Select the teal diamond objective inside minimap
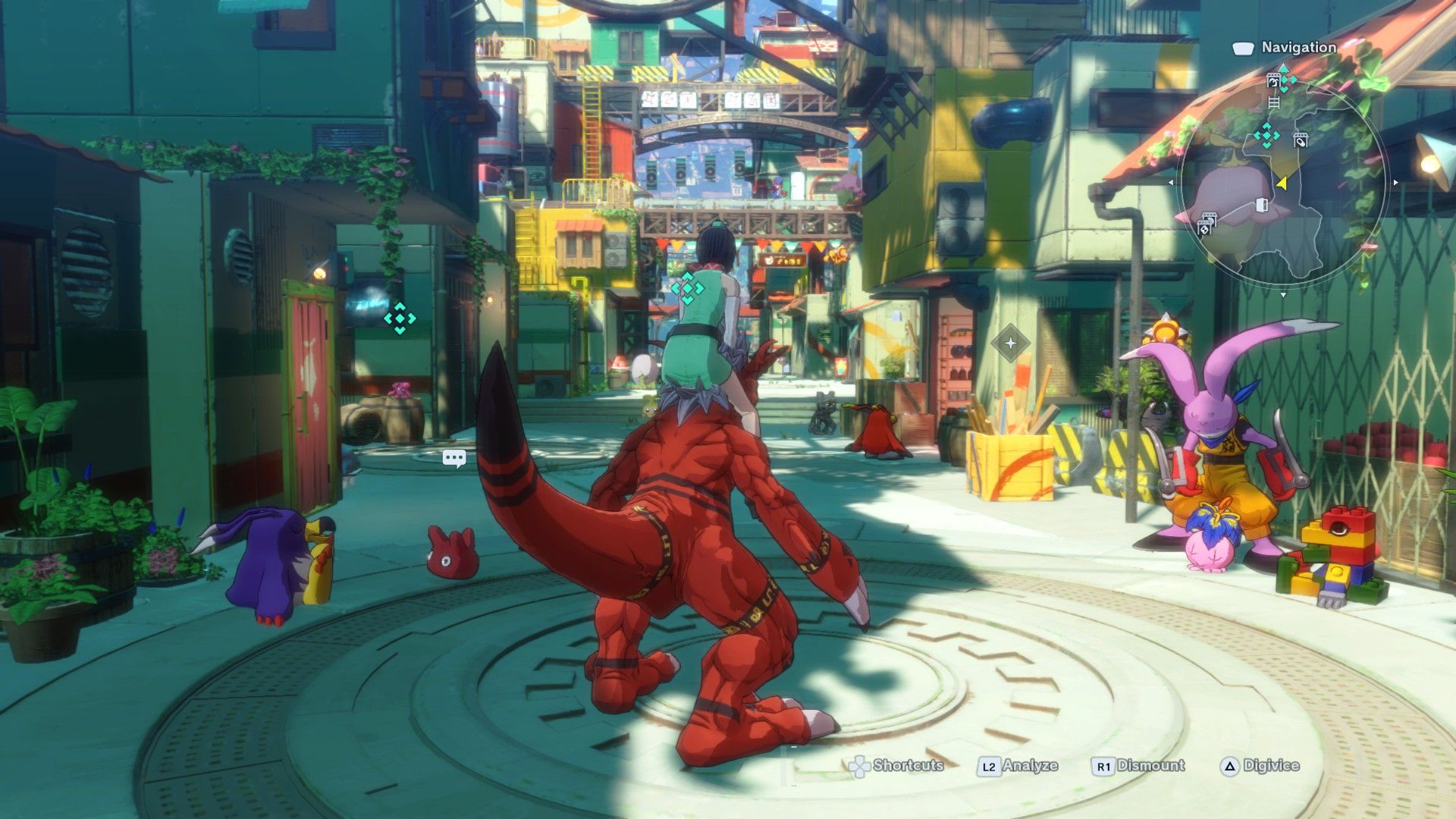Viewport: 1456px width, 819px height. pyautogui.click(x=1266, y=136)
